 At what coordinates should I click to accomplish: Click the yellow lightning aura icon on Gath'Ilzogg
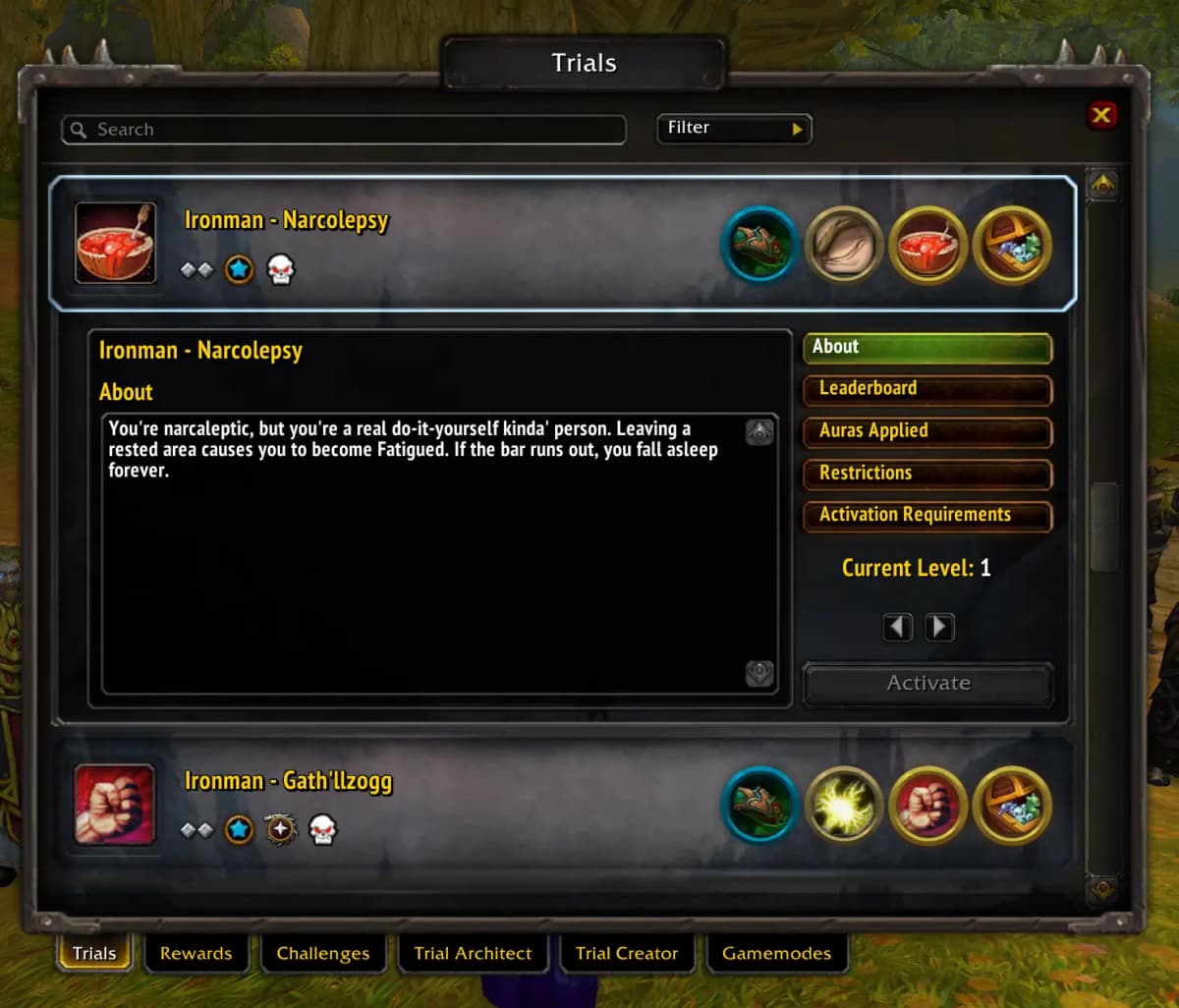click(x=844, y=806)
